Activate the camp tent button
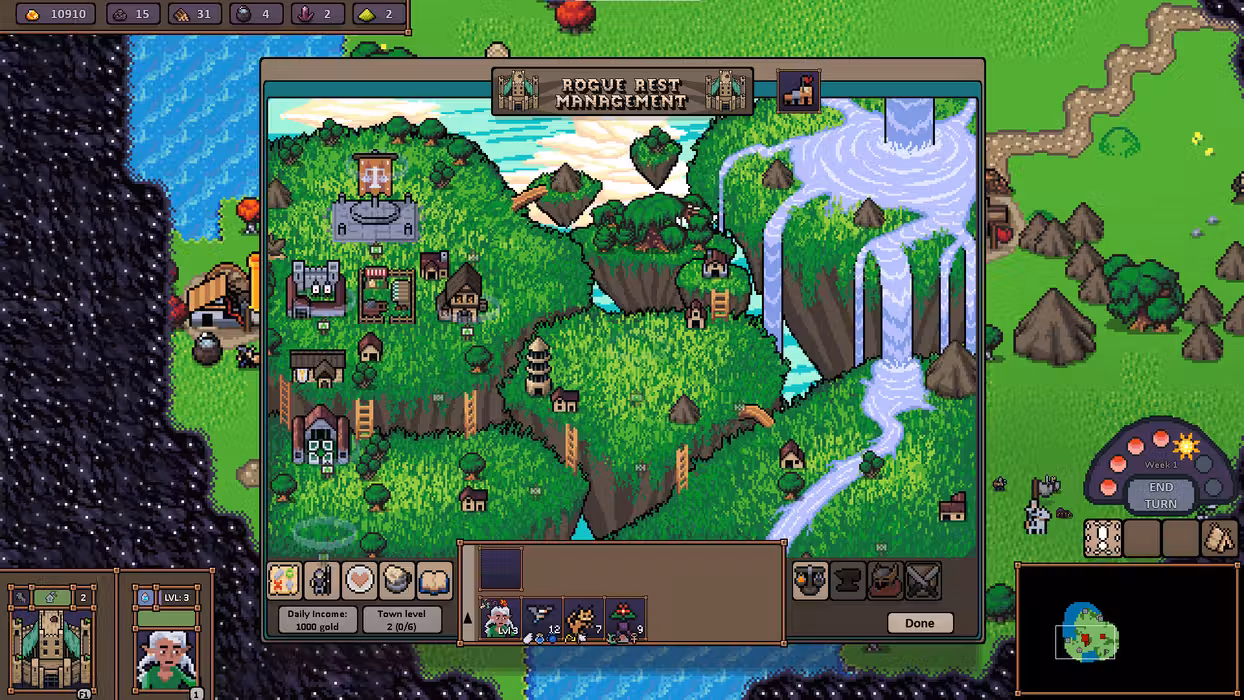Viewport: 1244px width, 700px height. coord(1218,538)
